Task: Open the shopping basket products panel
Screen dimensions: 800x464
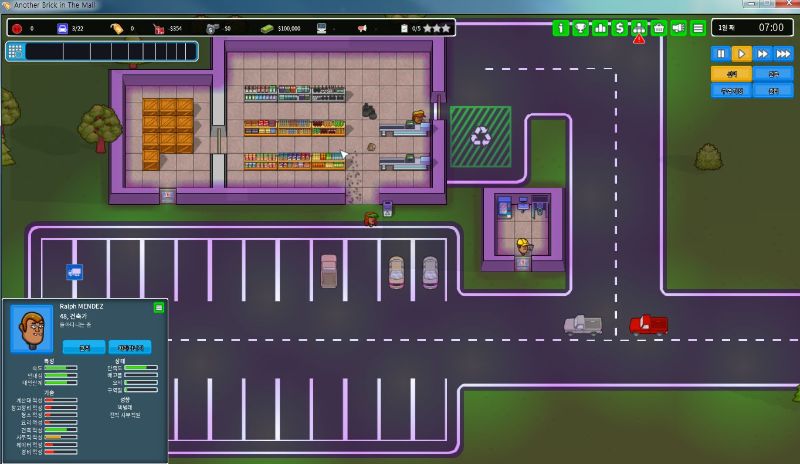Action: [x=659, y=28]
